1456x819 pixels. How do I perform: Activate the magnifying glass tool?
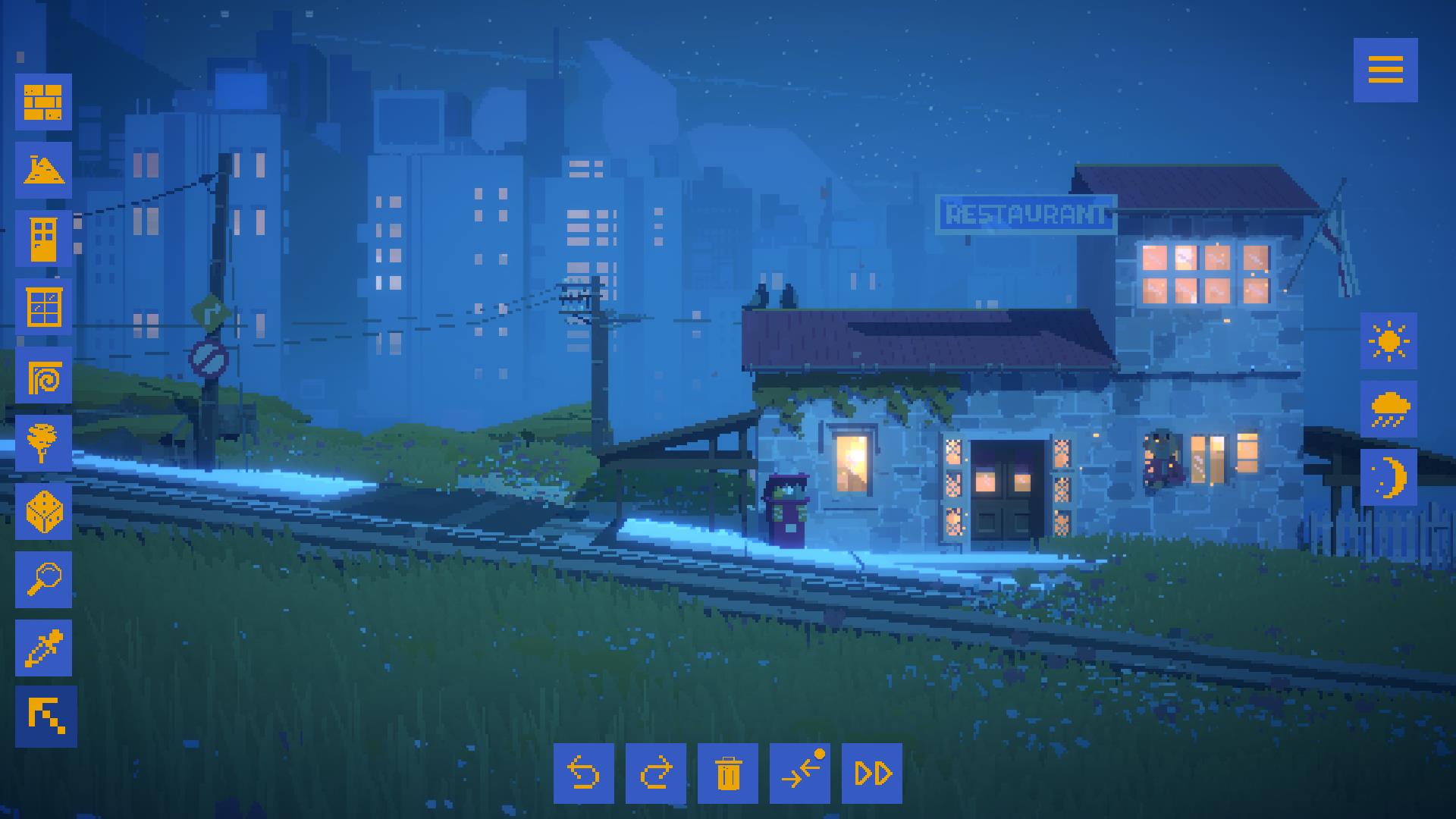coord(43,579)
